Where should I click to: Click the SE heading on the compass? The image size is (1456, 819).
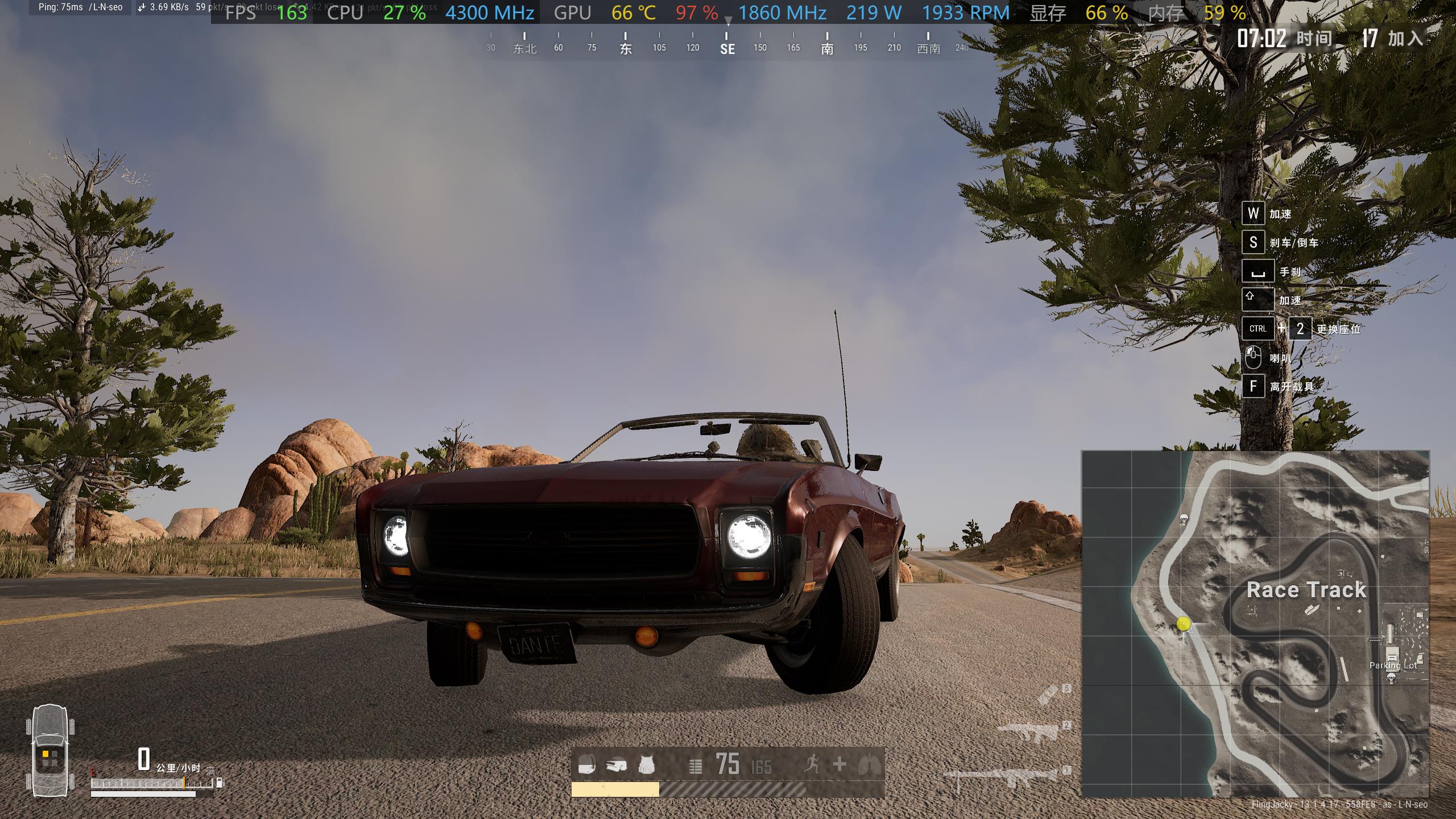[727, 49]
